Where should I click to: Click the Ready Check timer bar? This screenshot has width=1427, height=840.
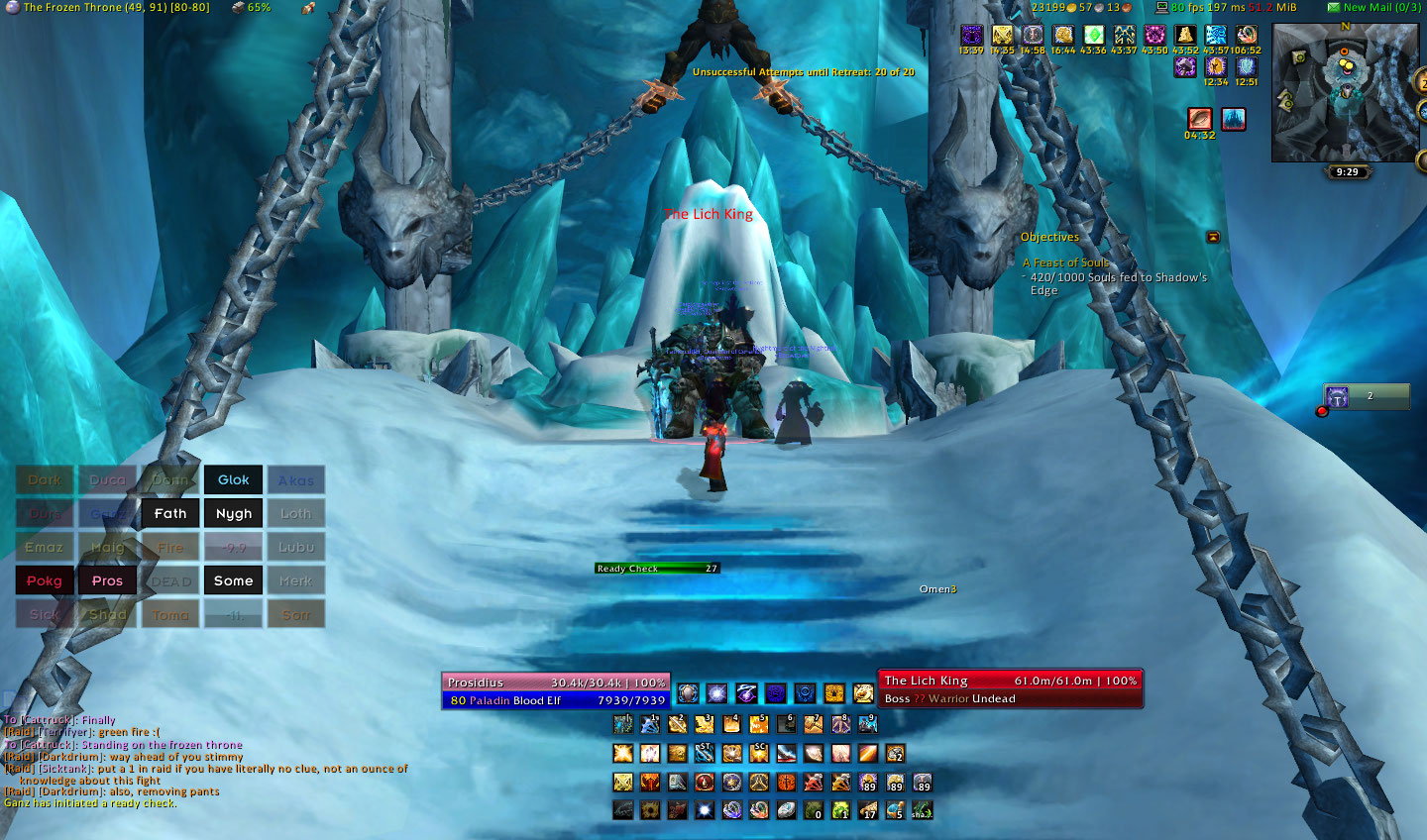[x=657, y=569]
